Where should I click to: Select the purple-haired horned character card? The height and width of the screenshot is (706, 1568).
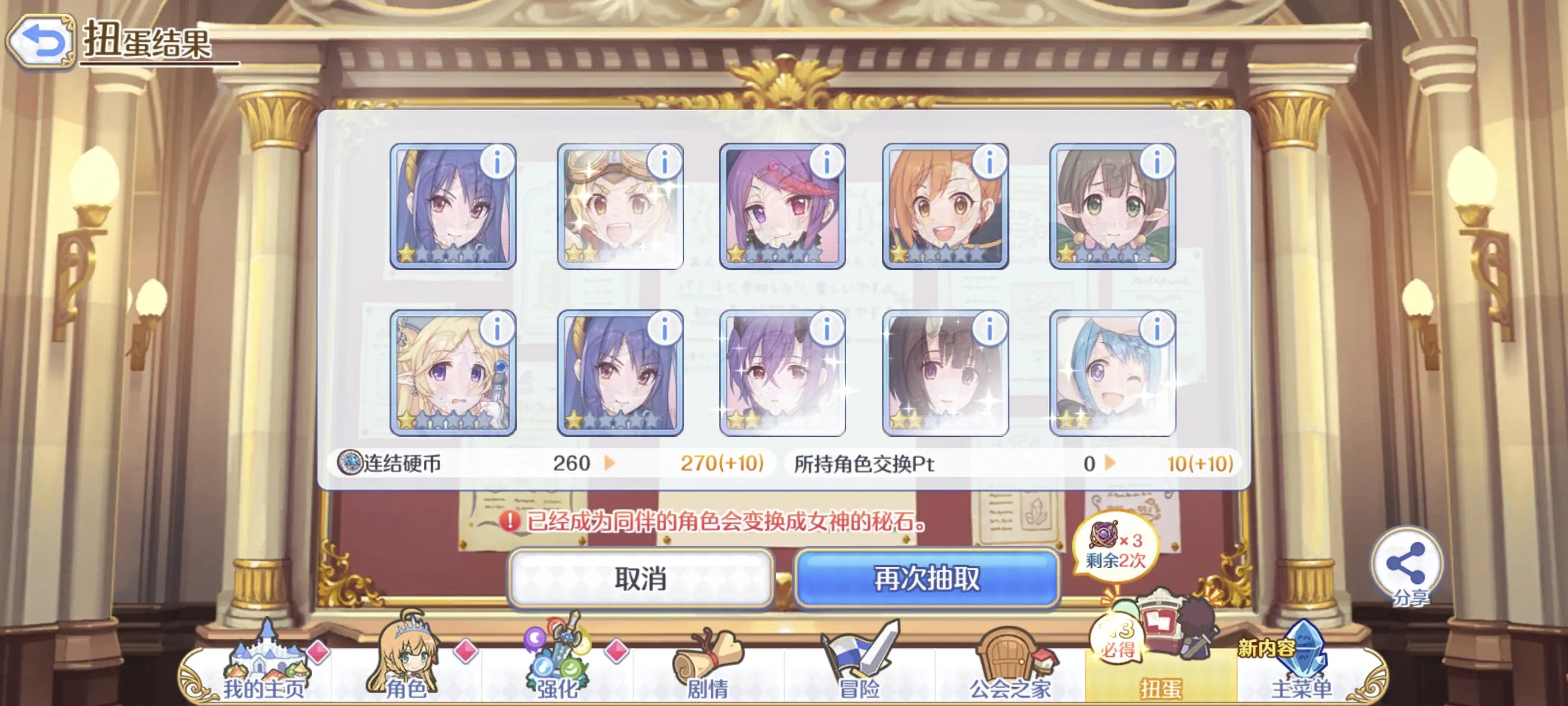pos(782,373)
